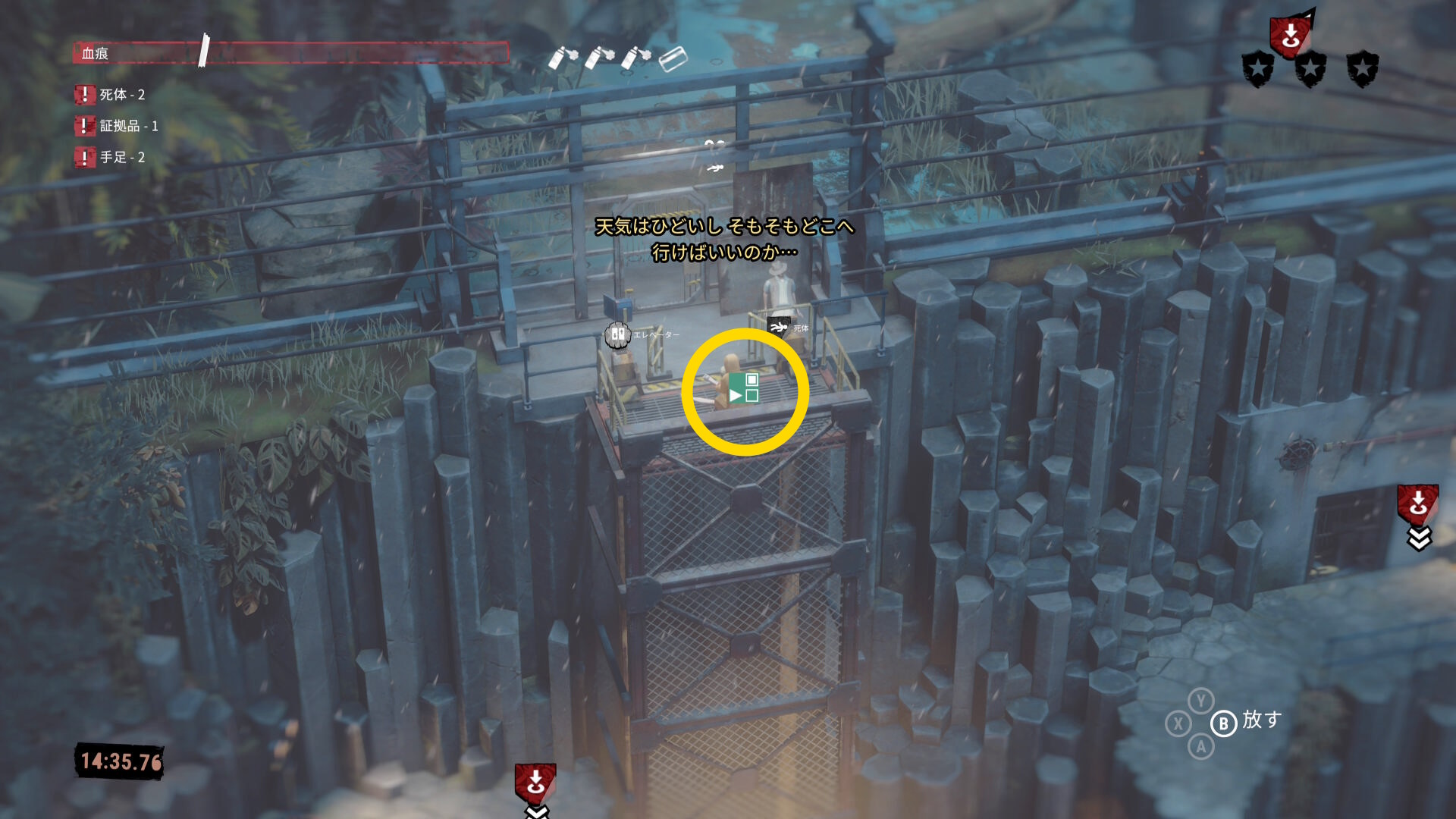Click the green icon inside the yellow circle
Screen dimensions: 1456x819
pos(744,388)
